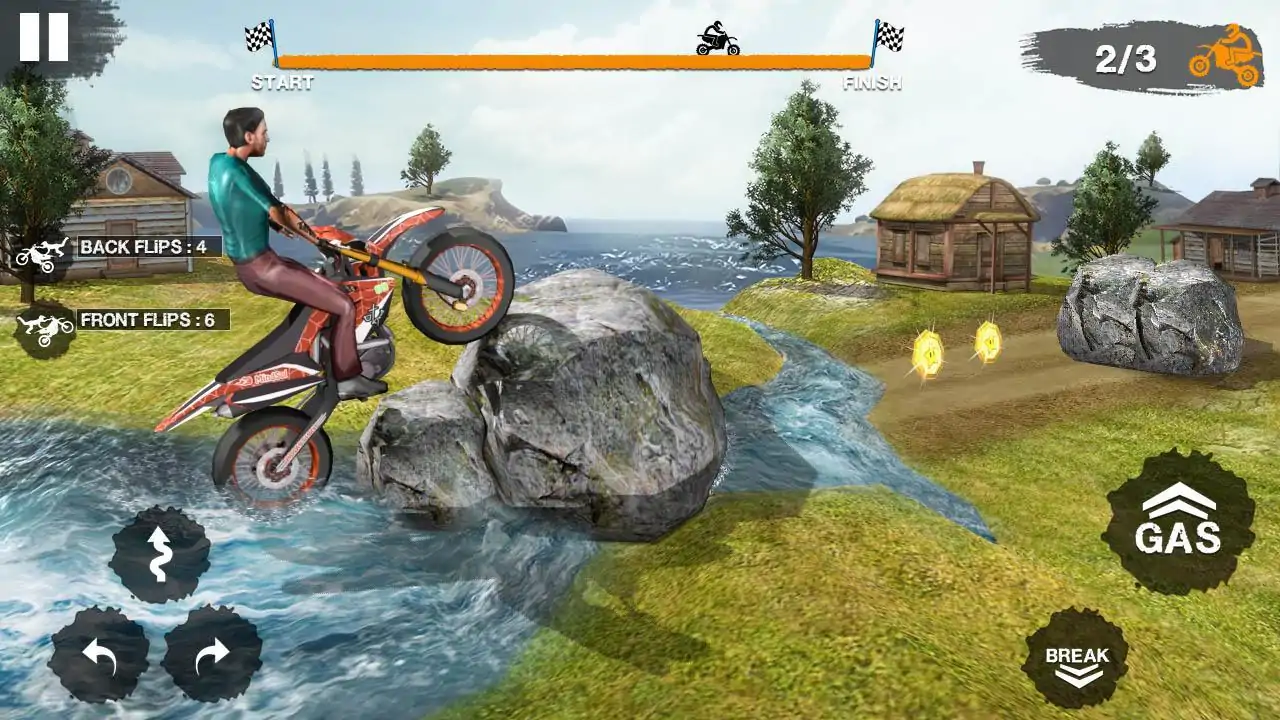The width and height of the screenshot is (1280, 720).
Task: Tilt the bike backward with the left arrow
Action: 99,654
